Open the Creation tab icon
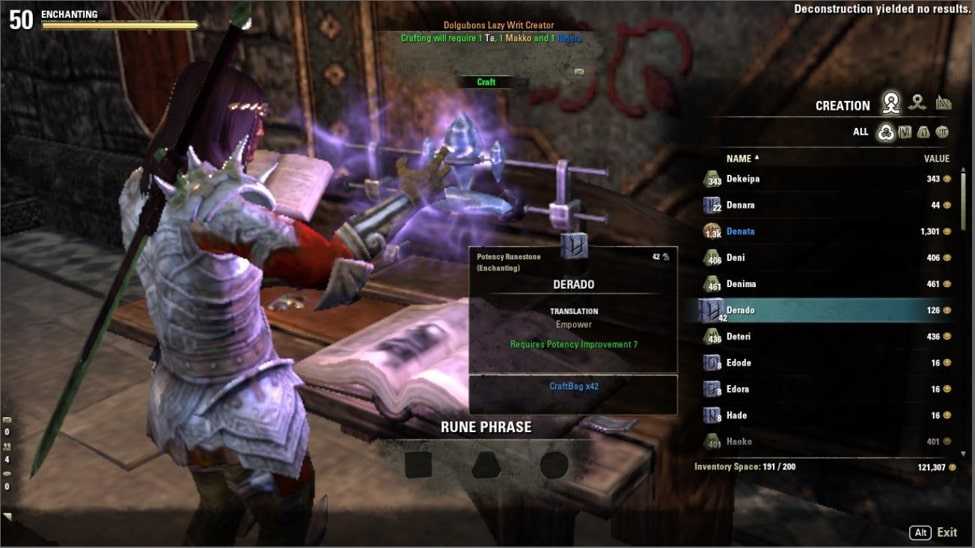 (890, 103)
